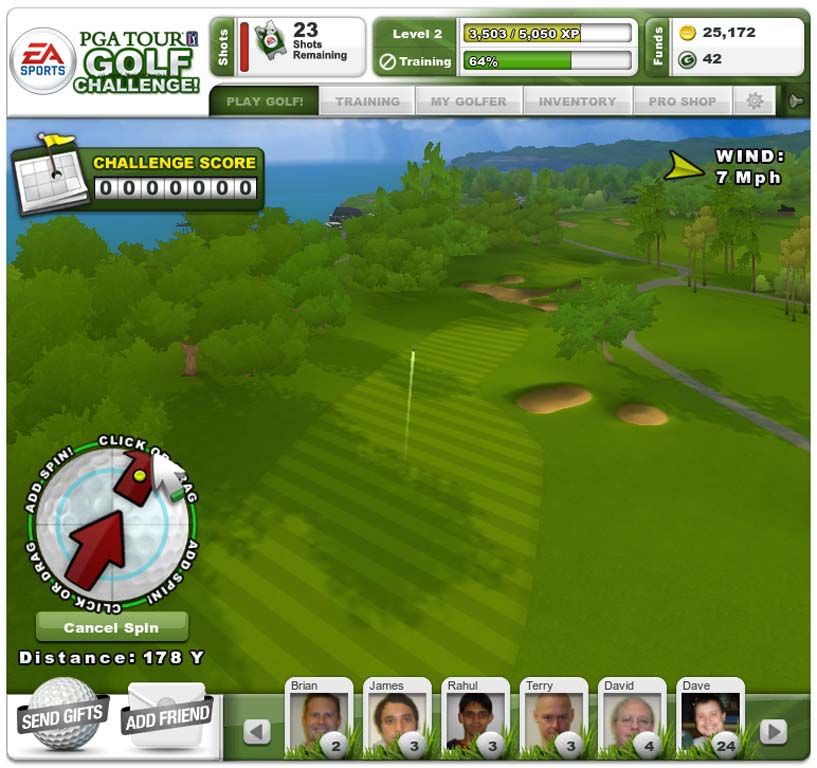Go to the My Golfer tab

point(468,101)
